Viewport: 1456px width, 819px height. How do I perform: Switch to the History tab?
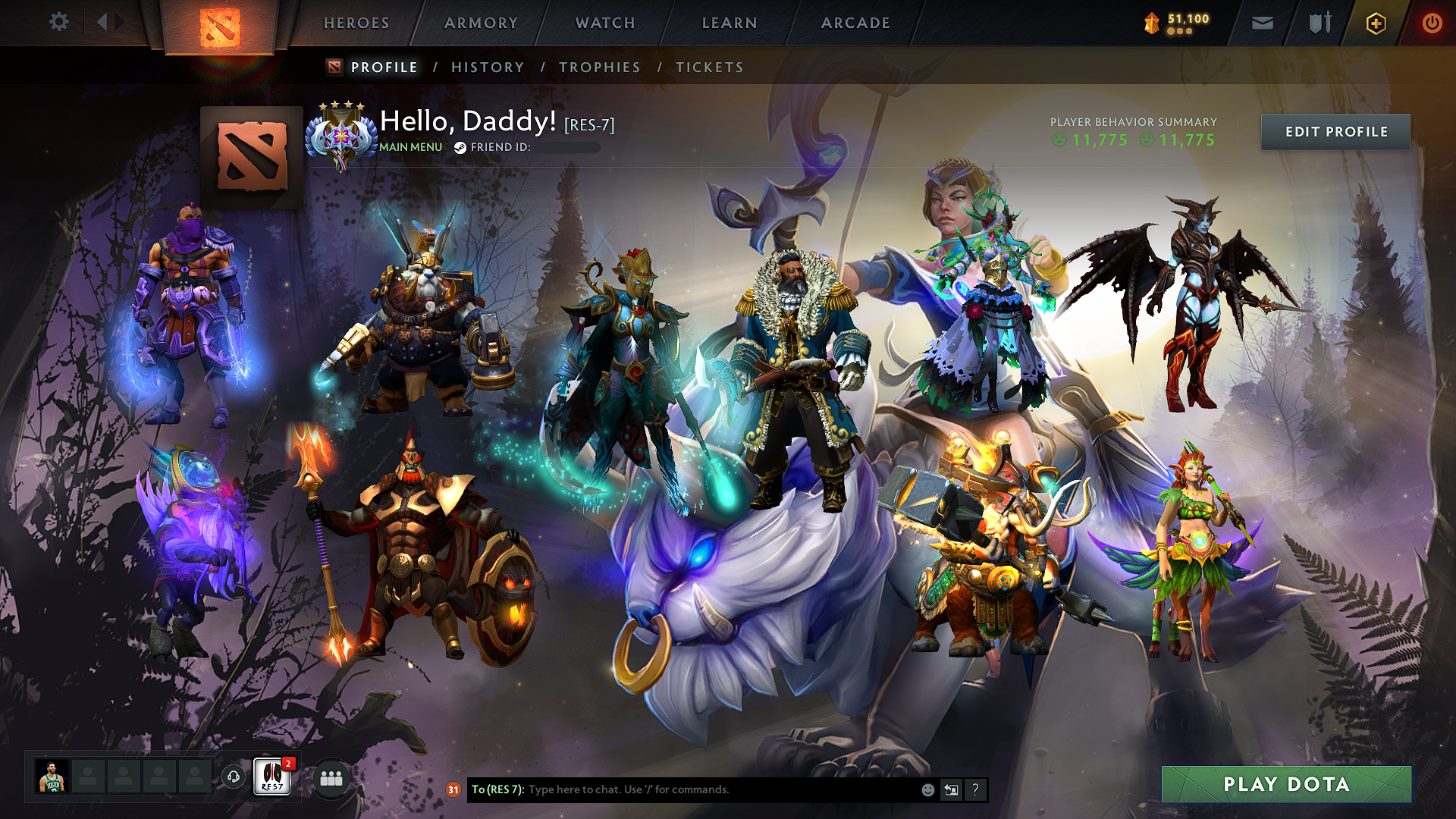[488, 67]
